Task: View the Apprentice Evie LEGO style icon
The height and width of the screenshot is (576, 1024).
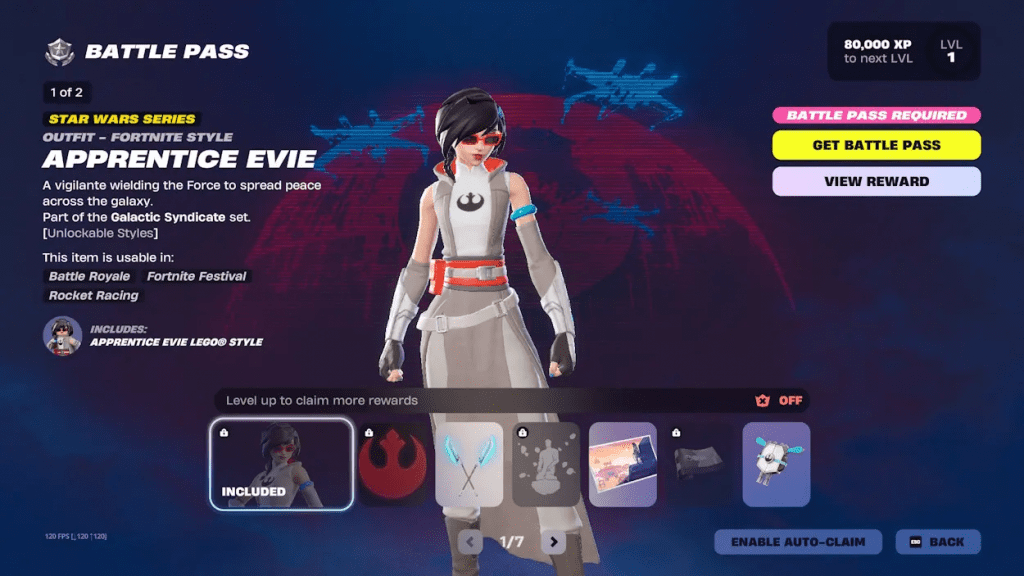Action: click(x=62, y=336)
